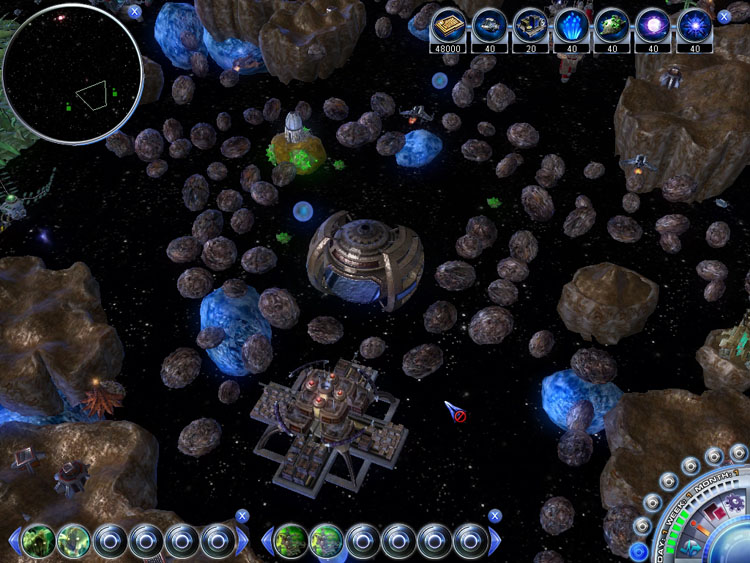This screenshot has height=563, width=750.
Task: Close the bottom-center town bar
Action: [494, 516]
